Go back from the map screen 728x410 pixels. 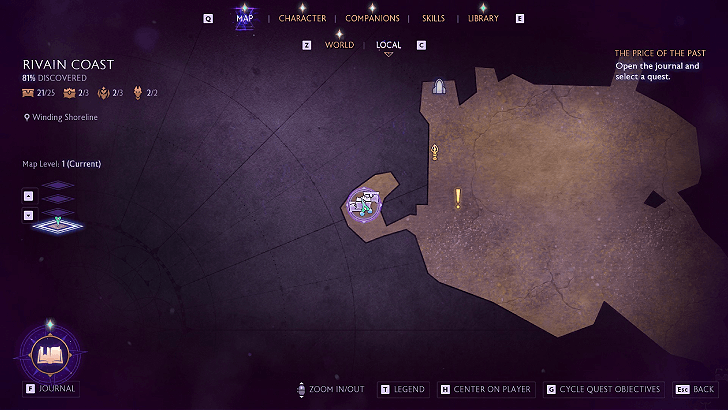pos(696,389)
